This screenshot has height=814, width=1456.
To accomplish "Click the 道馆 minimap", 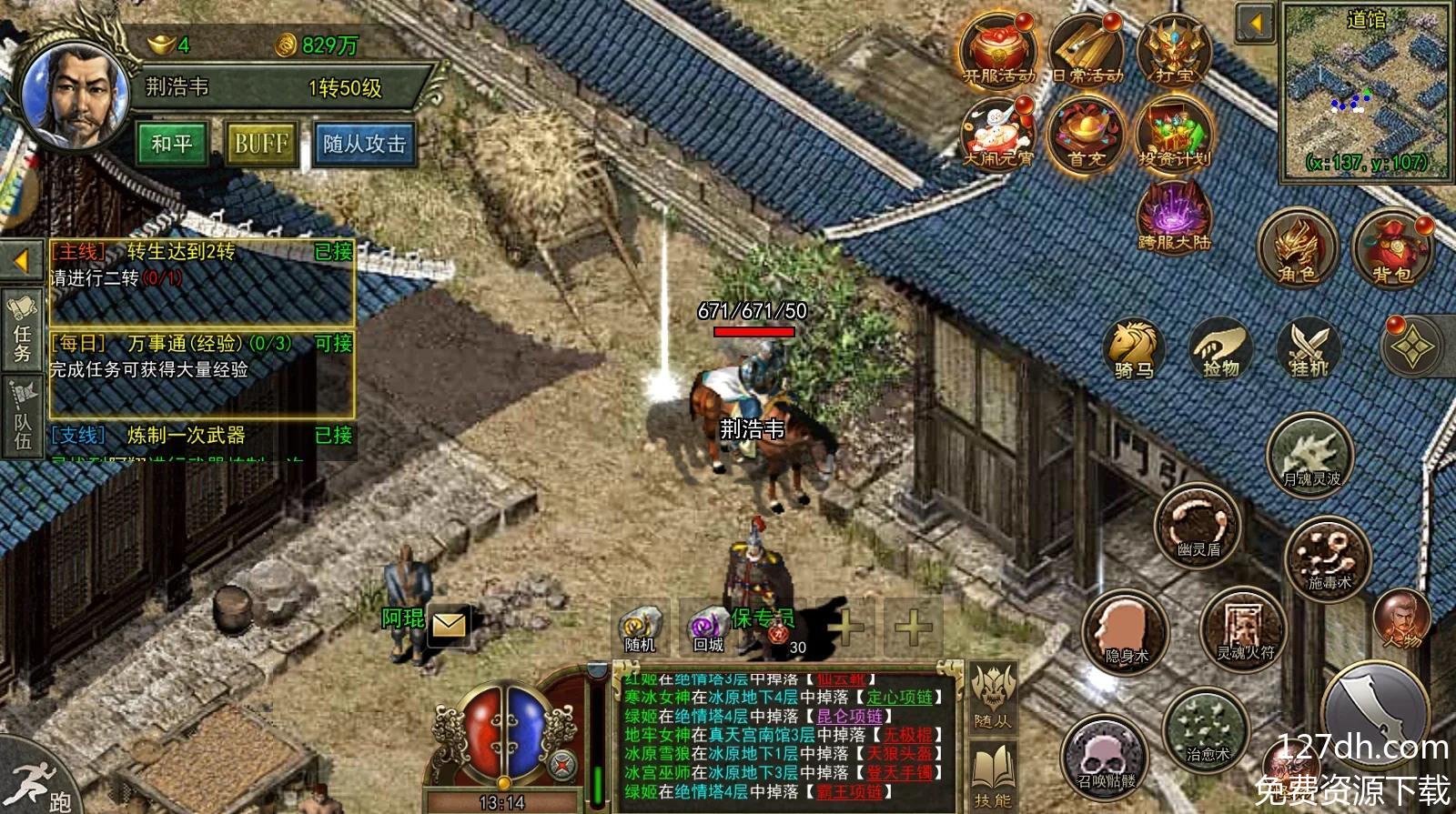I will point(1365,91).
